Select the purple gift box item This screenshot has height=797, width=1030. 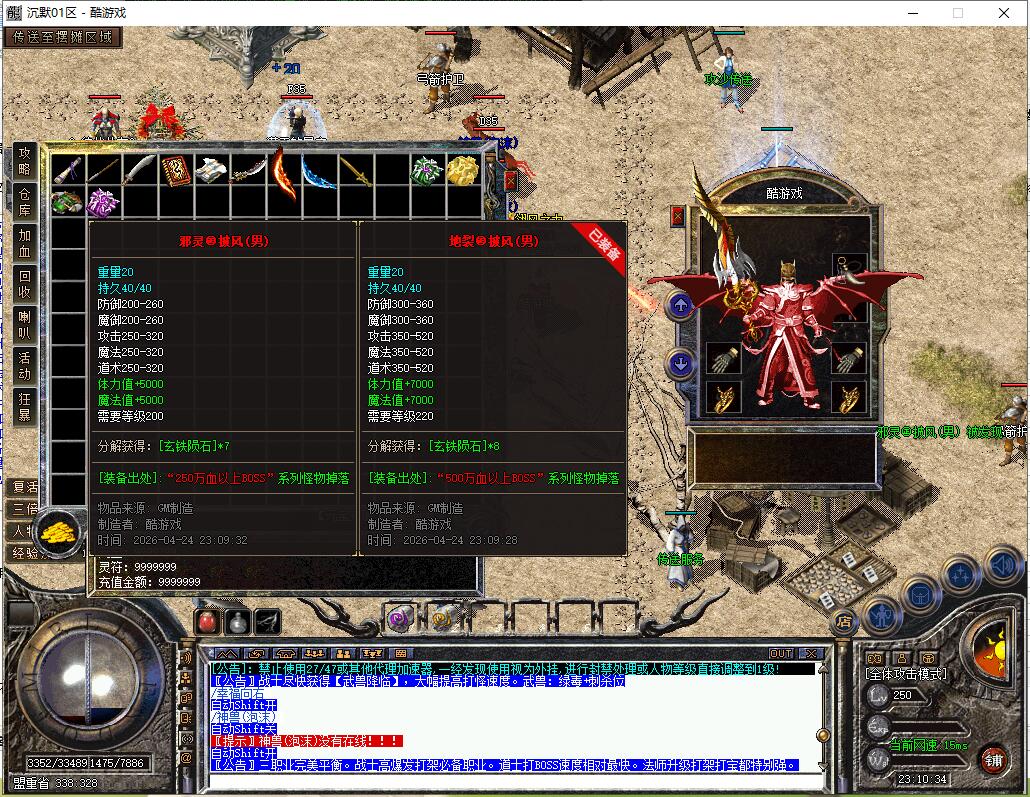click(x=103, y=203)
